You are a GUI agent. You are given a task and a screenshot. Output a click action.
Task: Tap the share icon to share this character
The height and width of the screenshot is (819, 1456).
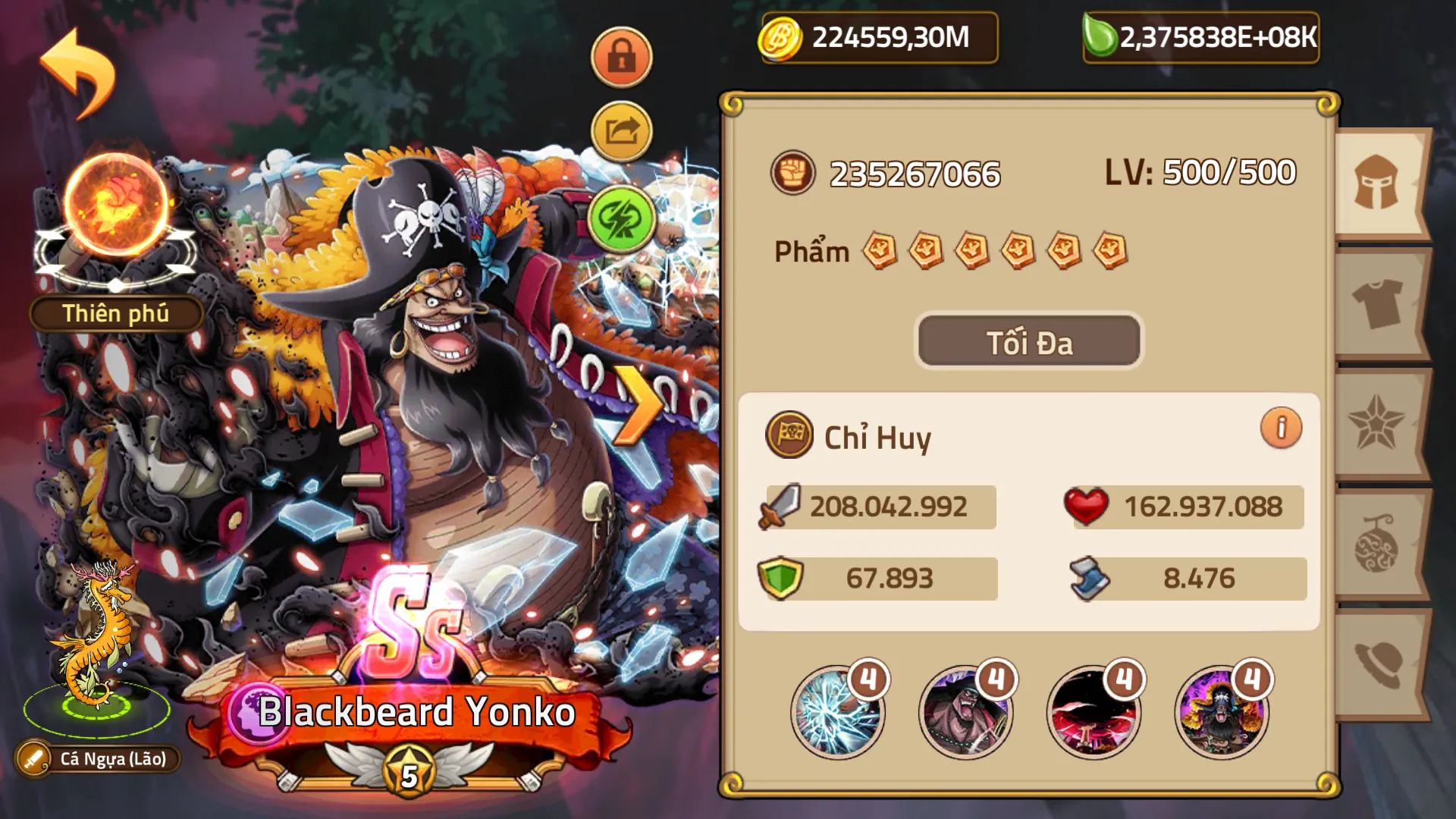tap(620, 130)
